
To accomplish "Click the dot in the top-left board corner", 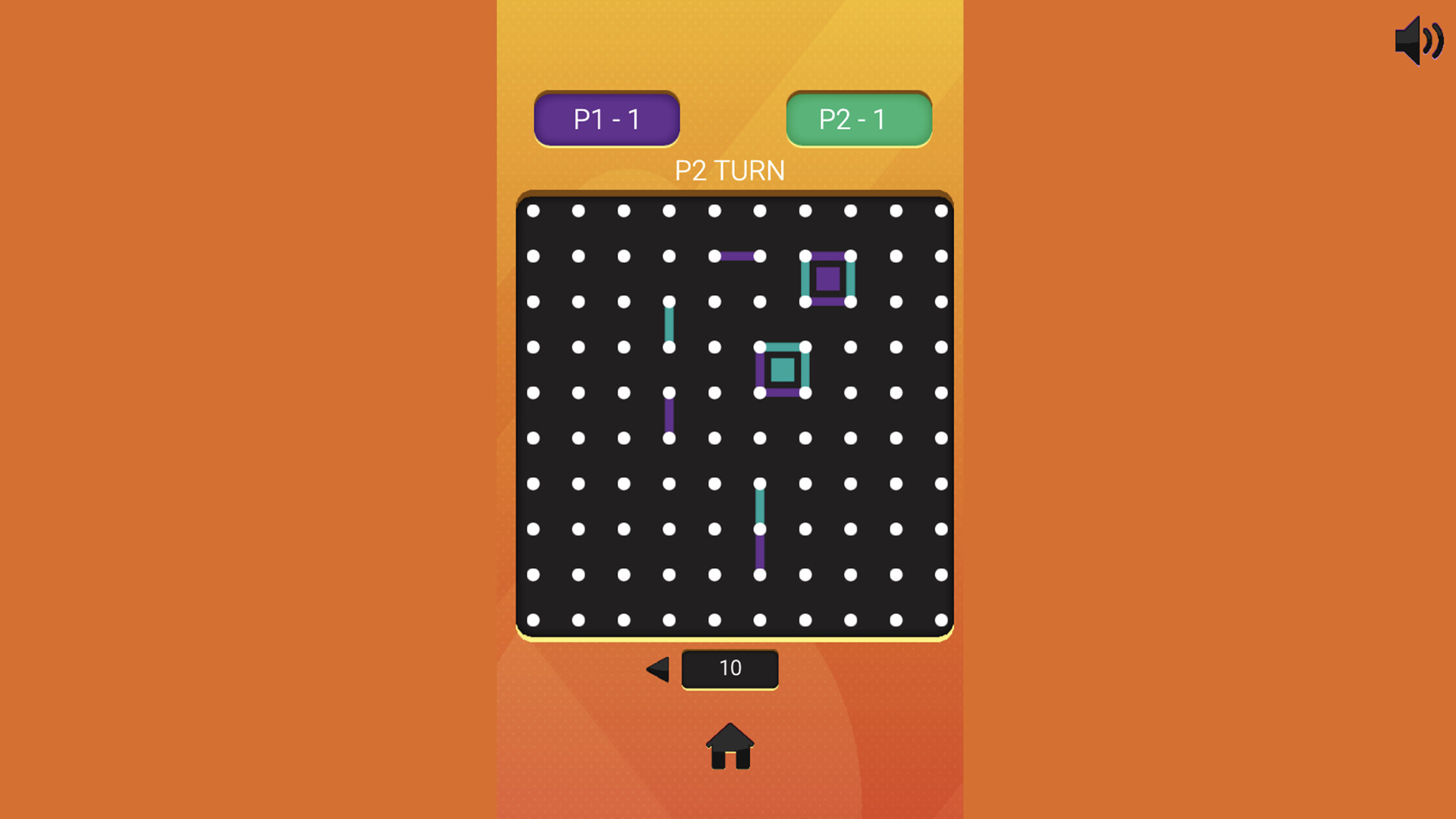I will (x=533, y=211).
